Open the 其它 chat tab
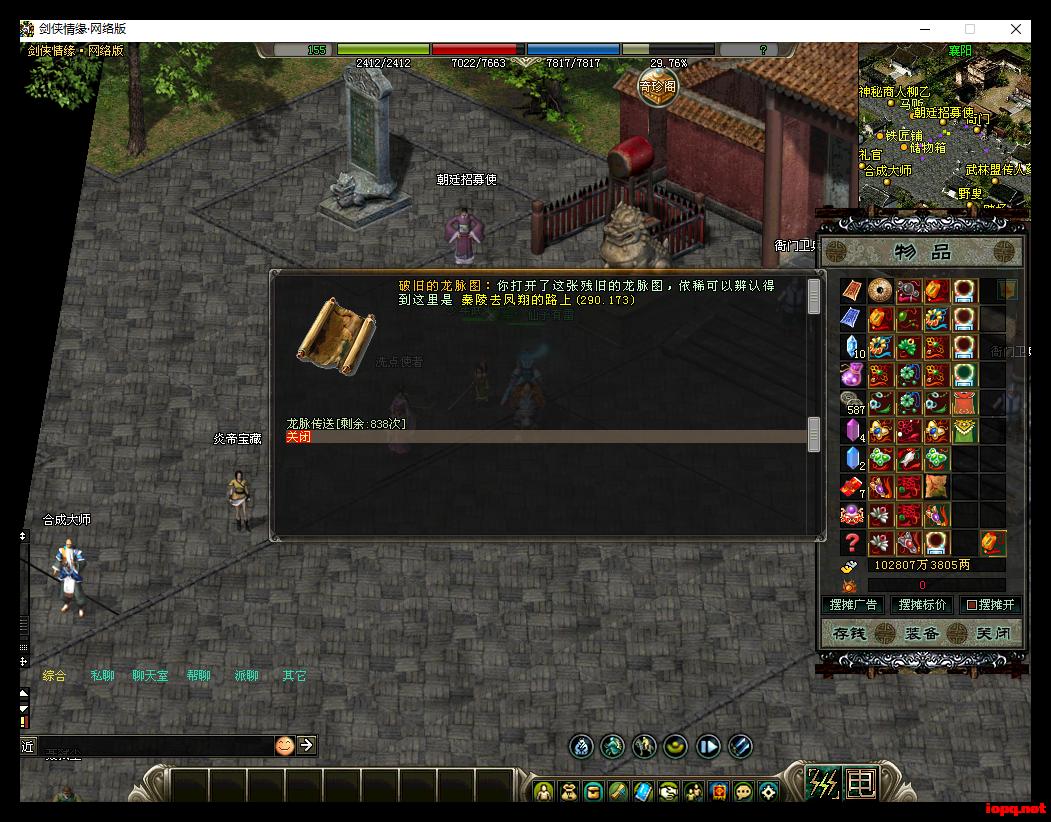 click(x=294, y=676)
